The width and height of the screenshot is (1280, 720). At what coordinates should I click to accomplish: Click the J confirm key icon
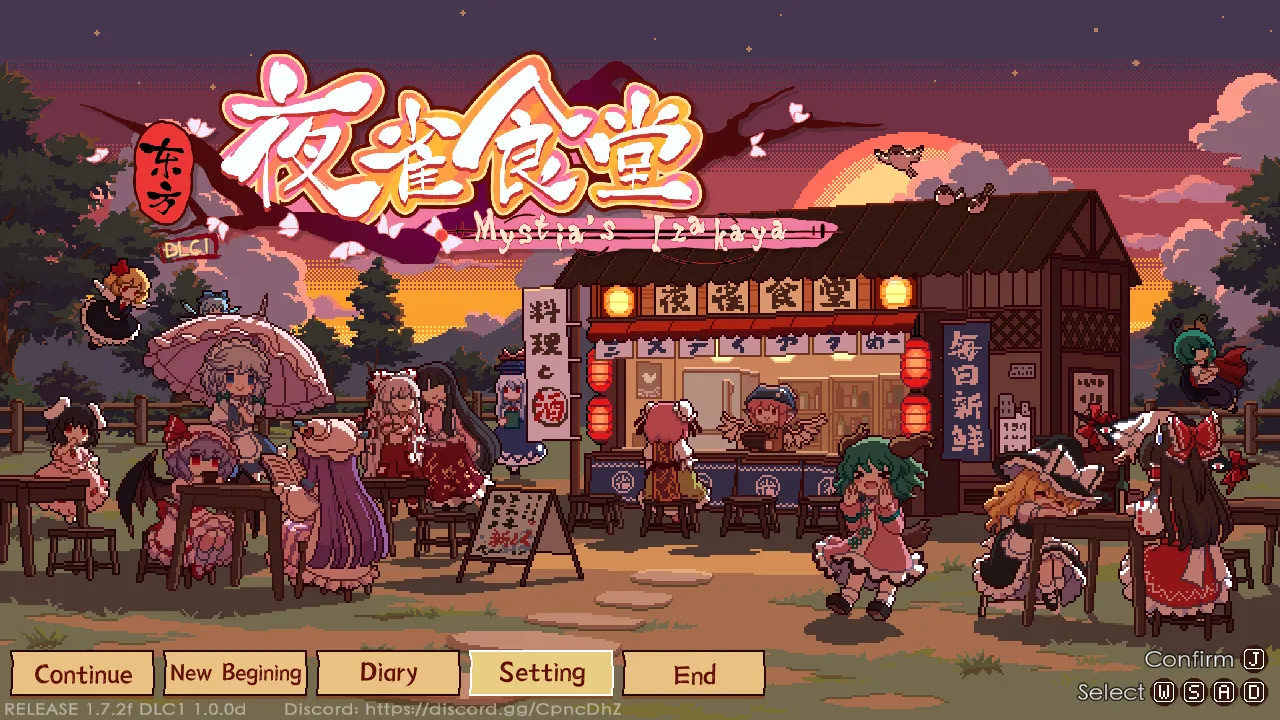(x=1254, y=659)
